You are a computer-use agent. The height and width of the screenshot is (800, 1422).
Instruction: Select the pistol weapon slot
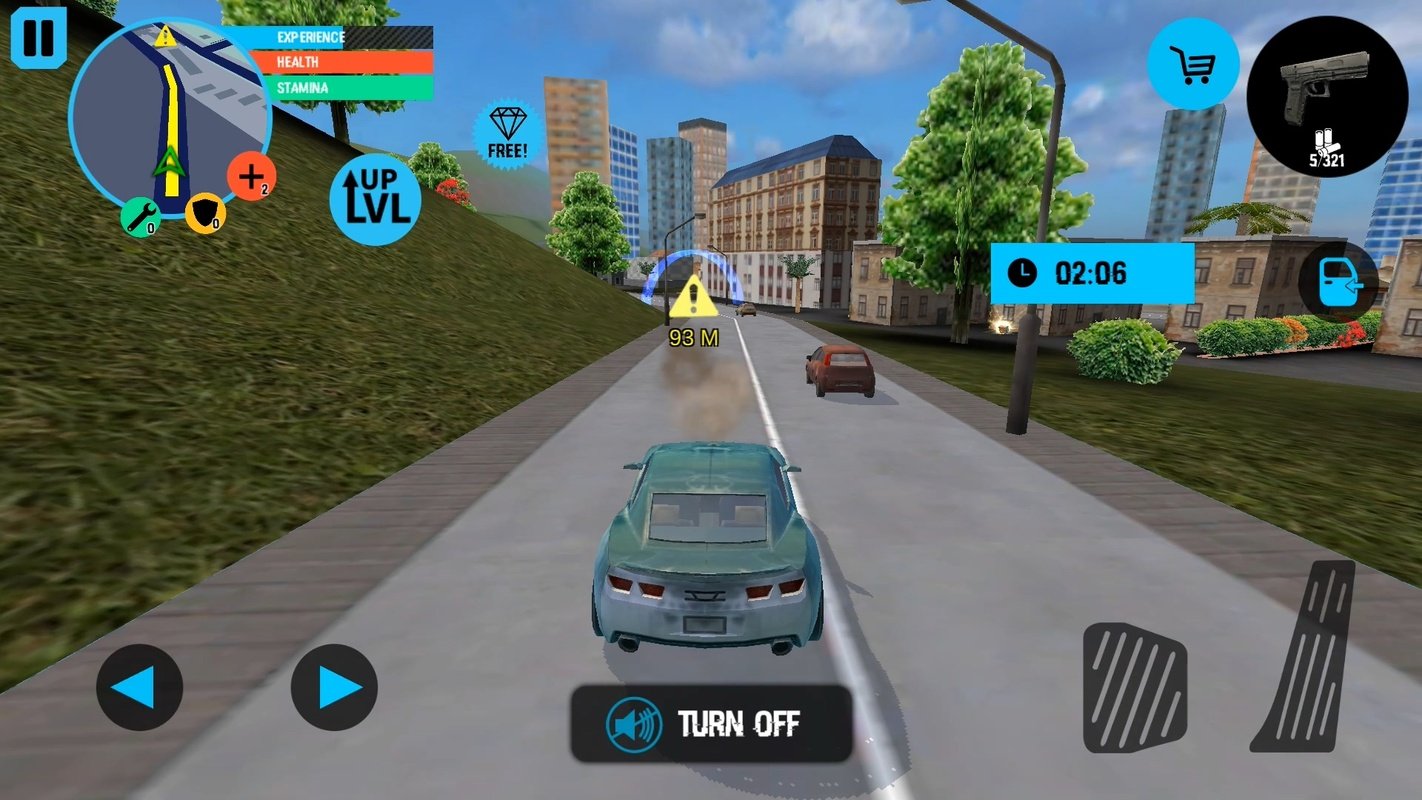pos(1327,97)
